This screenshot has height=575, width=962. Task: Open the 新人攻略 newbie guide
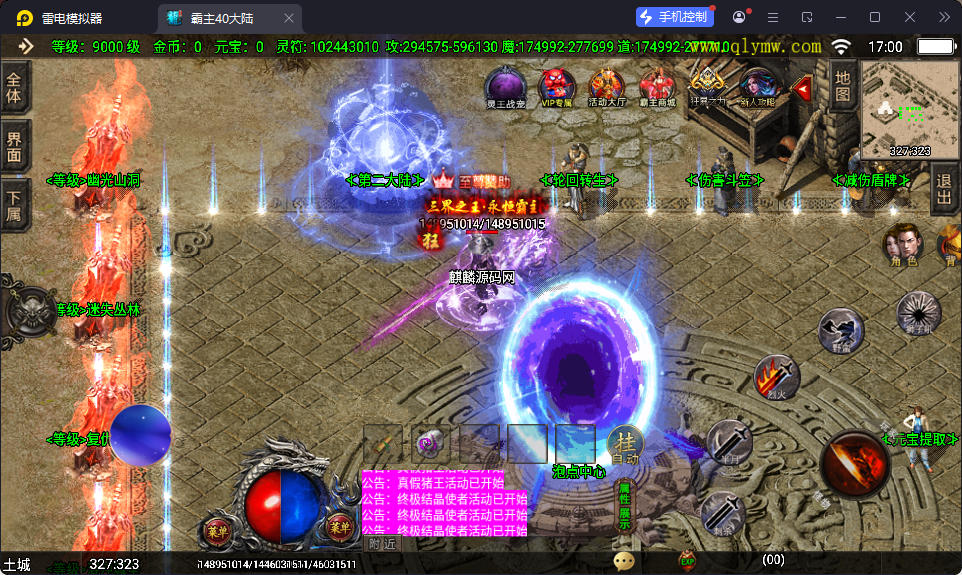tap(757, 85)
